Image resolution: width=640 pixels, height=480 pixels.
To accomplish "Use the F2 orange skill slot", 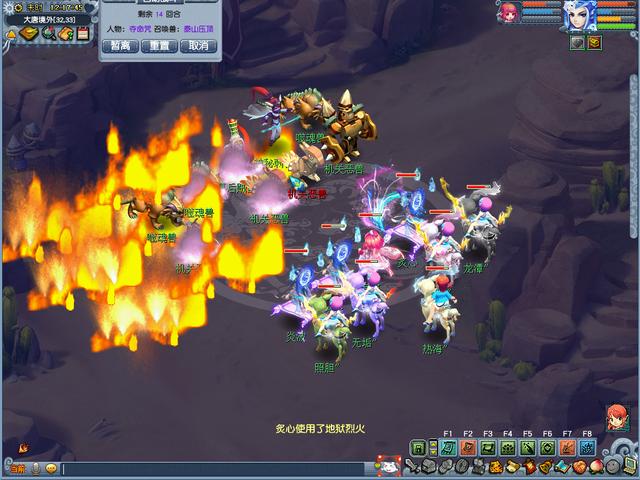I will coord(468,447).
